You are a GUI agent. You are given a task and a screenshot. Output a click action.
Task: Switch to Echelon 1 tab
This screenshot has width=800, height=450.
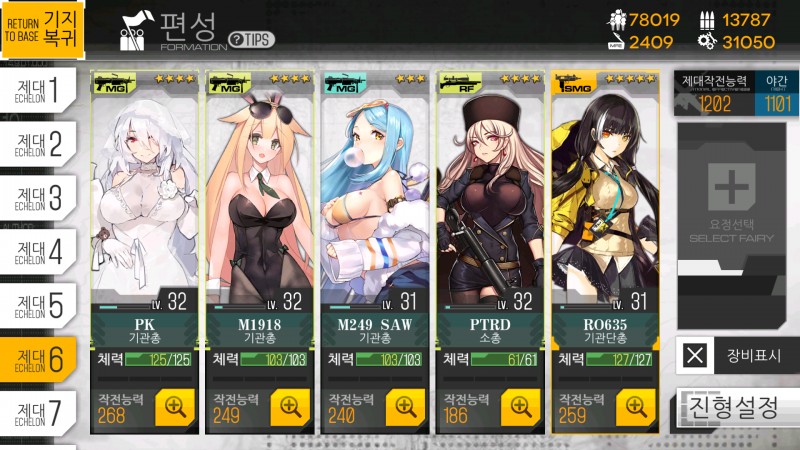39,92
